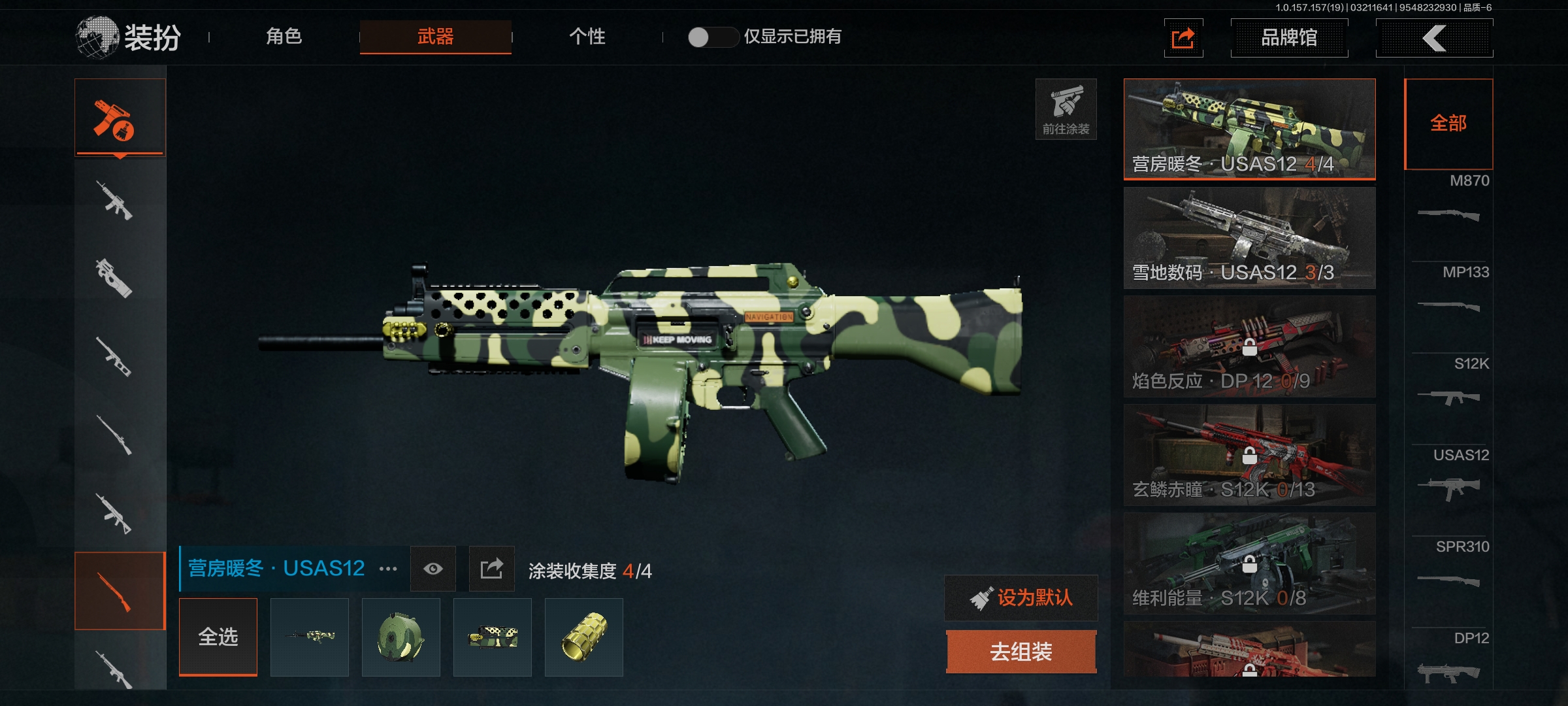
Task: Select the 营房暖冬 USAS12 skin thumbnail
Action: (x=1249, y=129)
